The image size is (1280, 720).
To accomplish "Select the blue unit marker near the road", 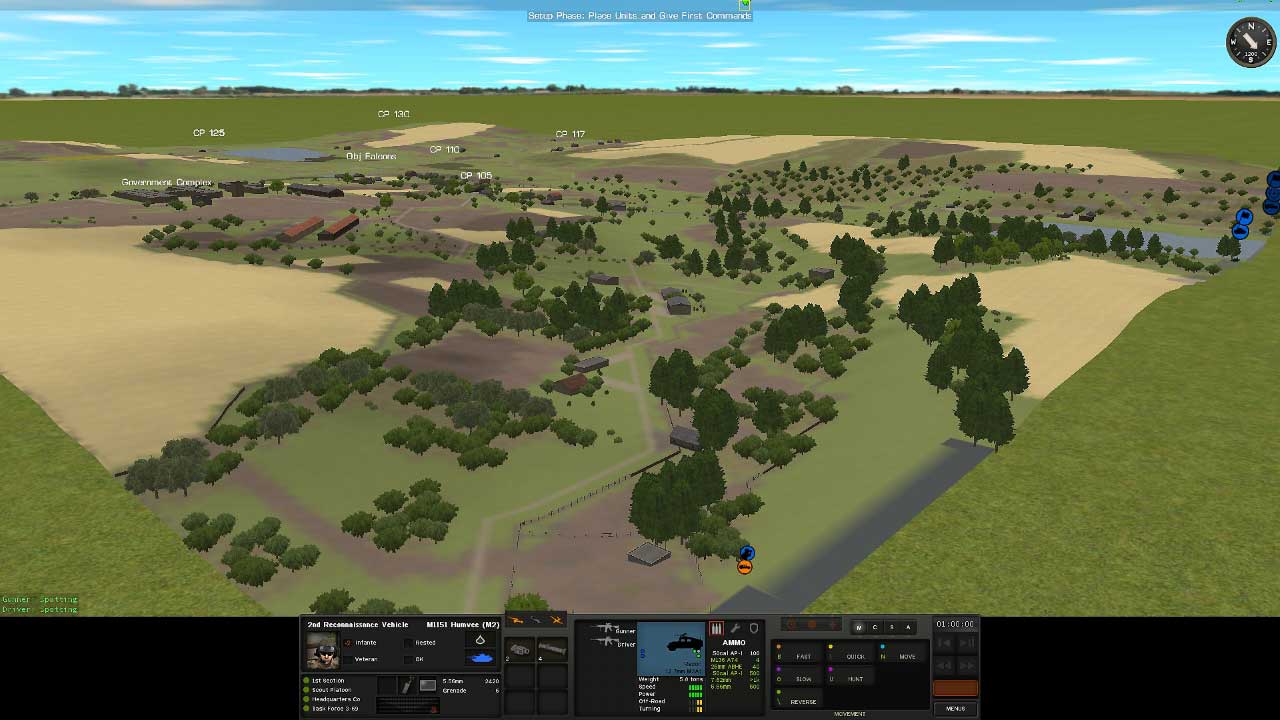I will 746,553.
